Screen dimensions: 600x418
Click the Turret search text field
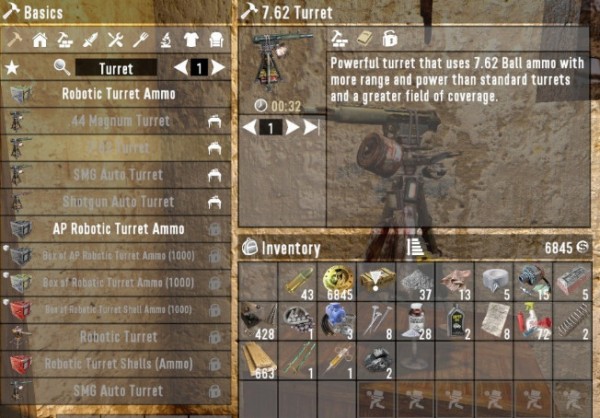point(116,67)
